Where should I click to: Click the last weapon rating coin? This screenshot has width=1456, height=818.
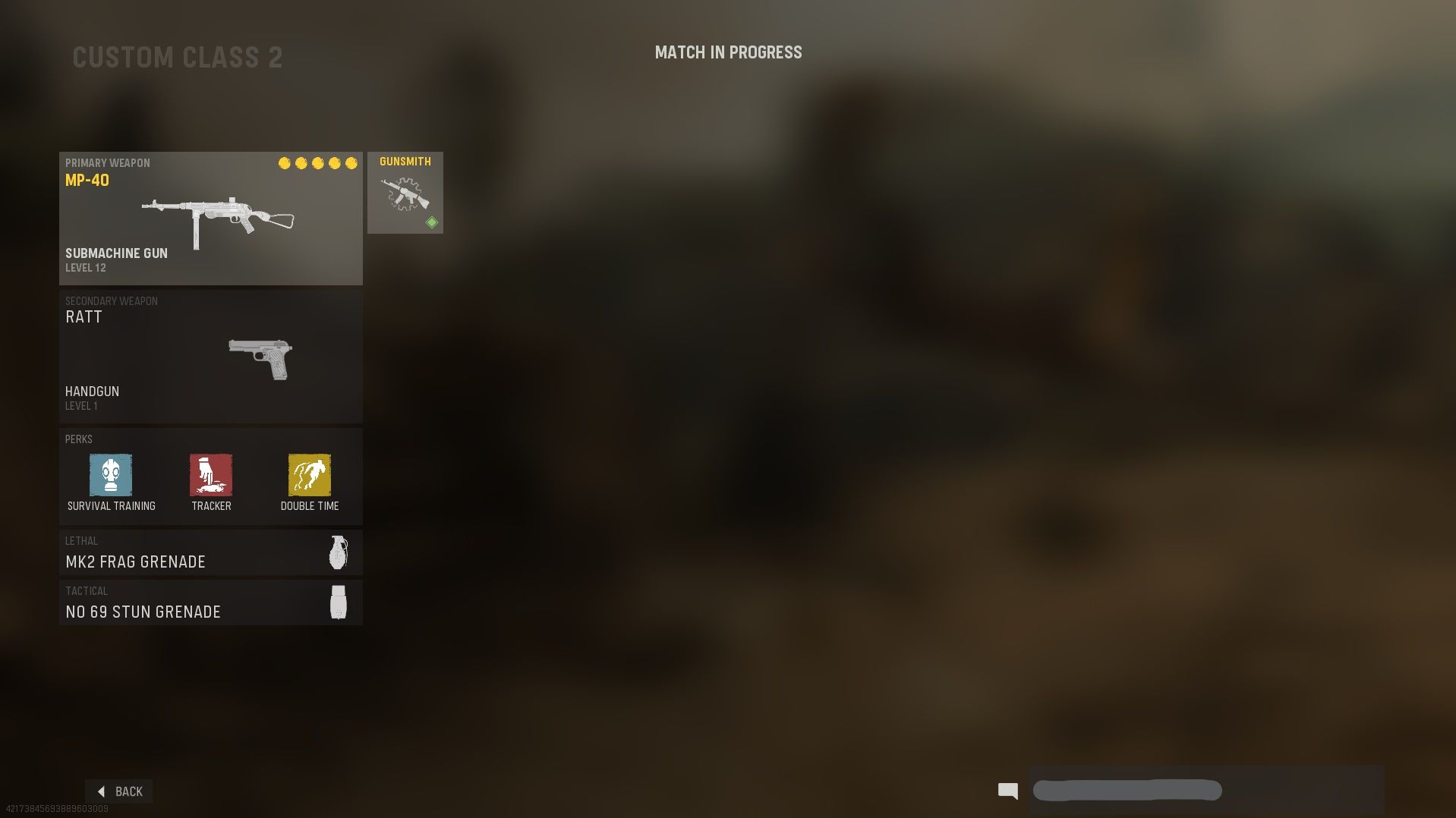coord(351,162)
